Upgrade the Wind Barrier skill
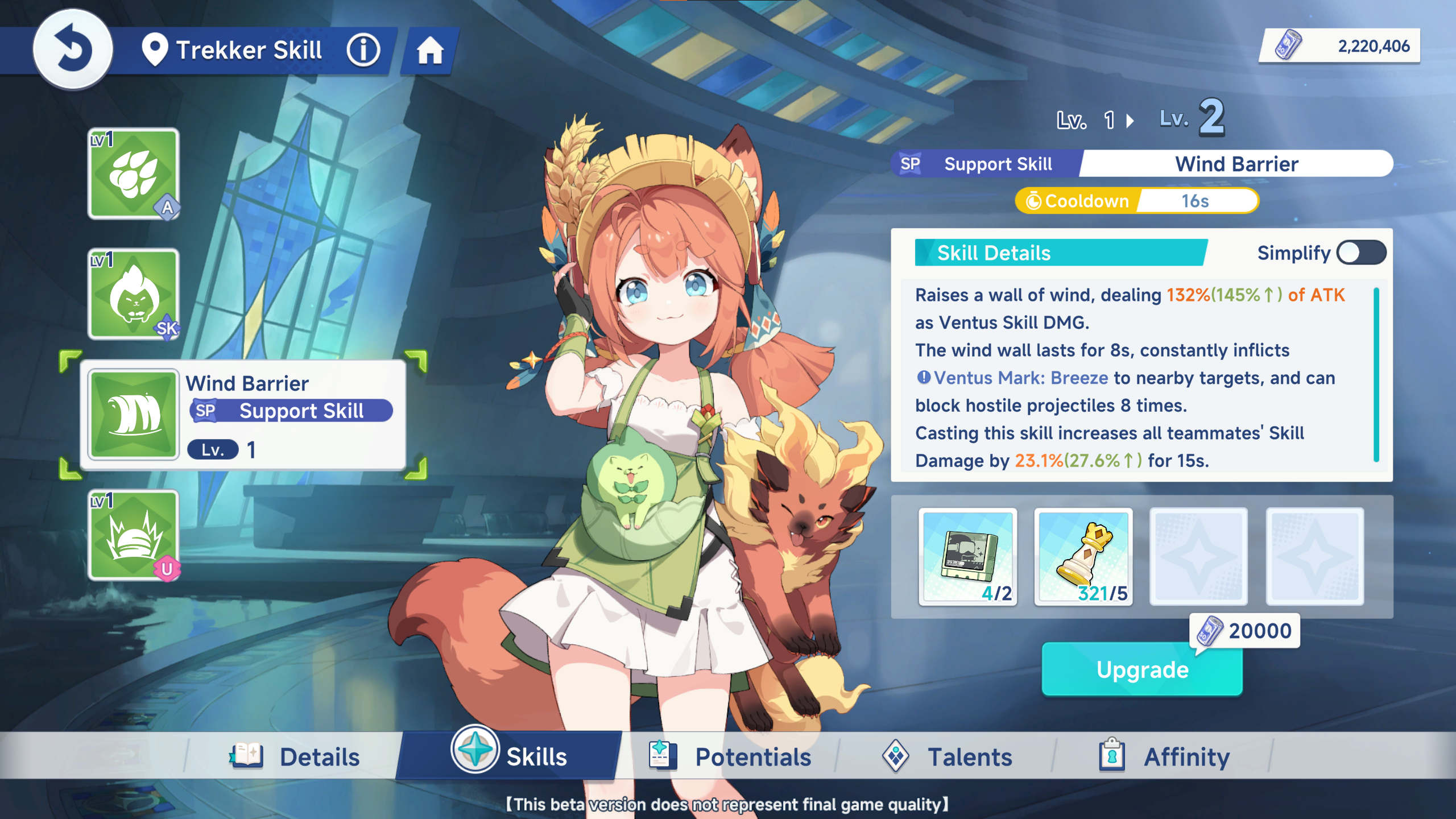The height and width of the screenshot is (819, 1456). point(1142,669)
